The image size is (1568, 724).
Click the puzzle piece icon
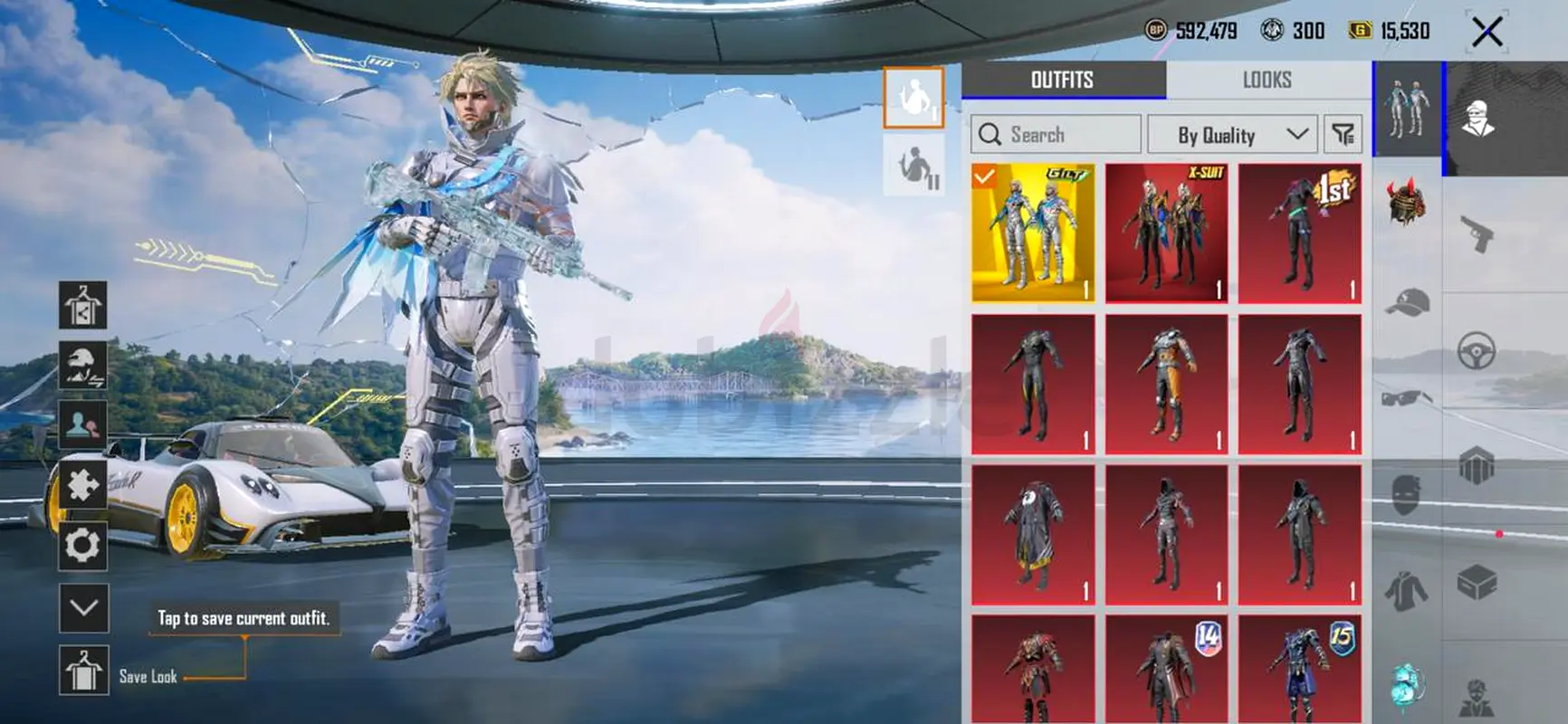coord(83,485)
